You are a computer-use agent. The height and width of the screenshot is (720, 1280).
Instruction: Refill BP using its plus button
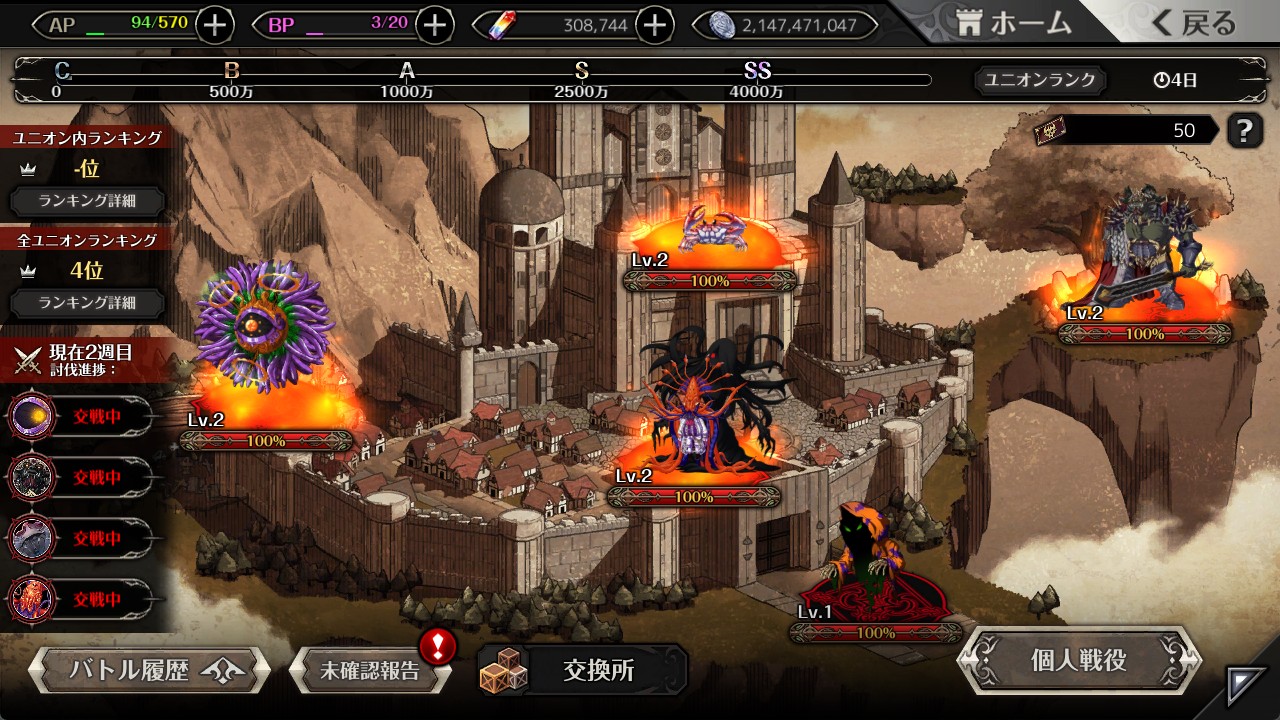[434, 25]
